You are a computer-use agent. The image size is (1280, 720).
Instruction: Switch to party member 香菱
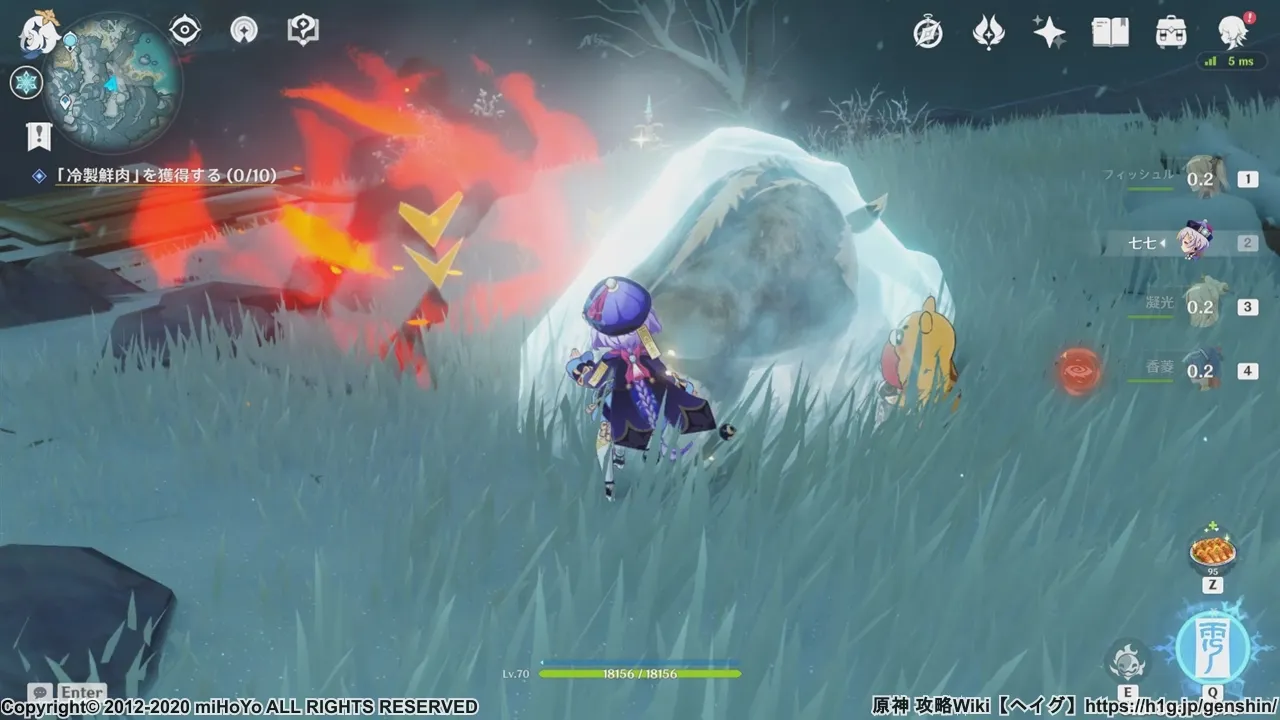coord(1200,370)
